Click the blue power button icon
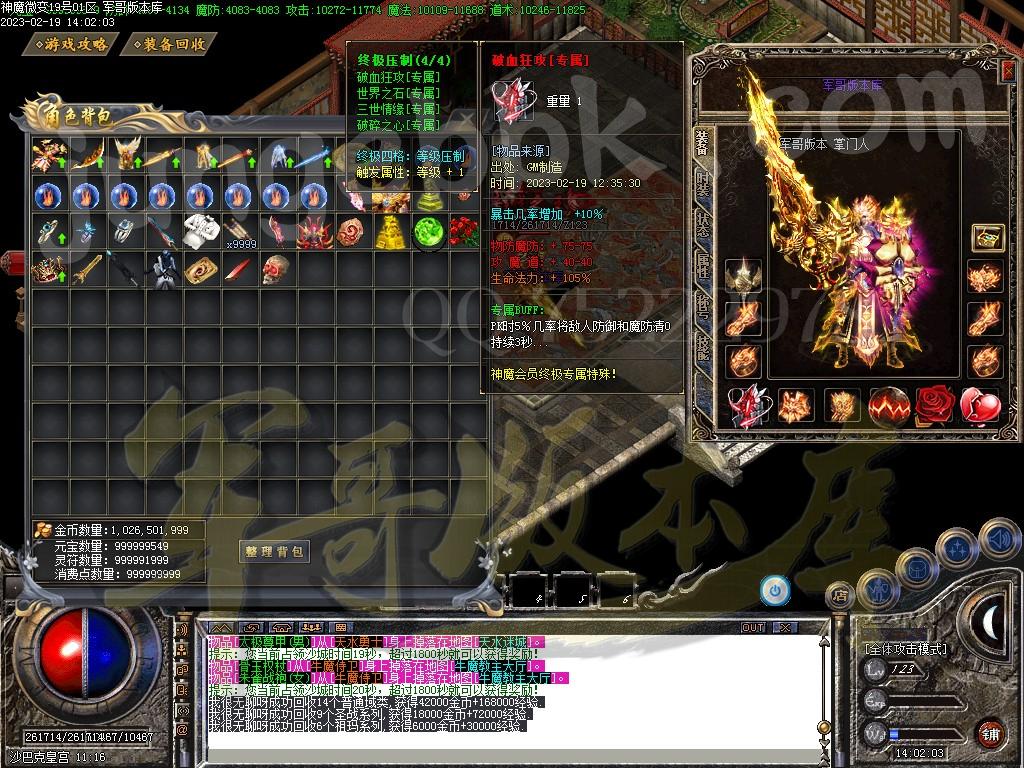1024x768 pixels. click(x=774, y=591)
